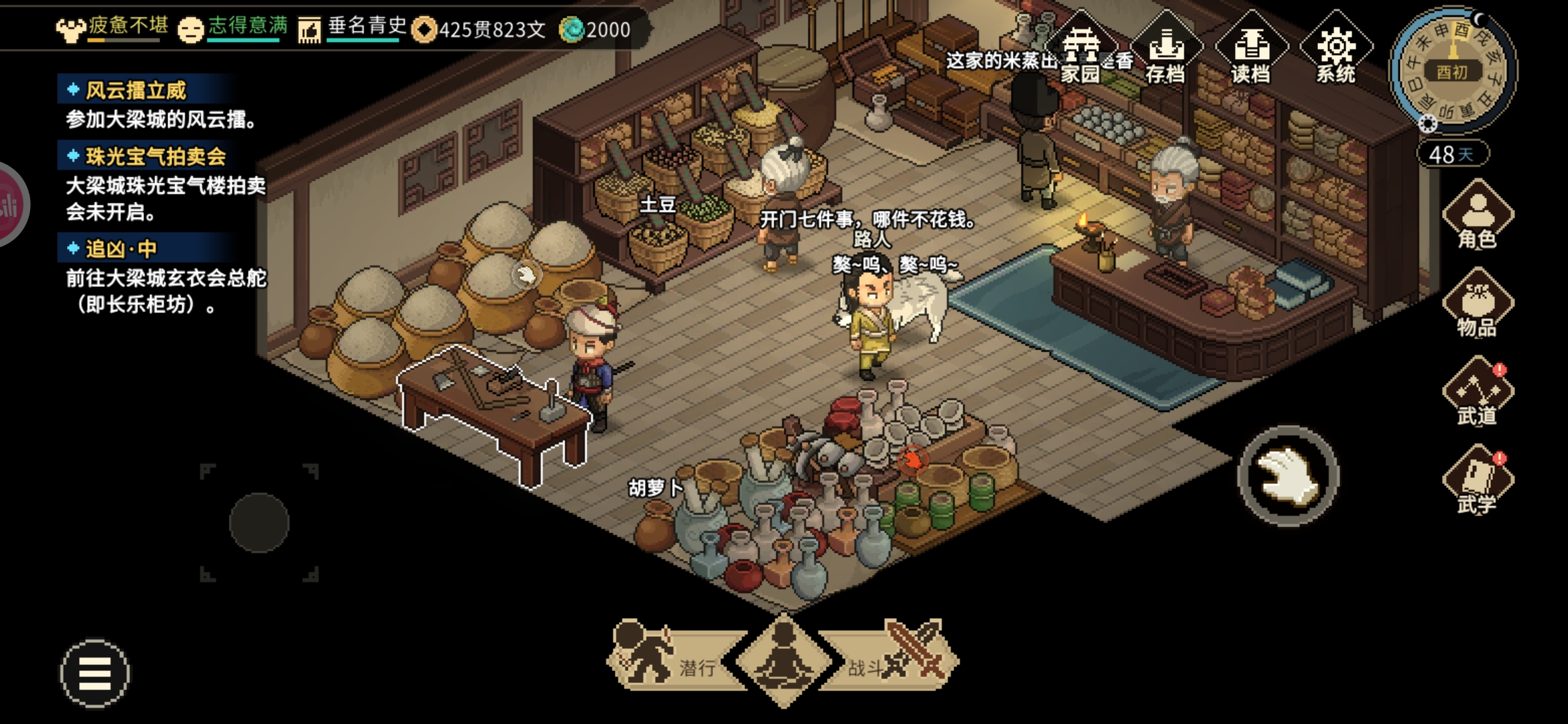This screenshot has height=724, width=1568.
Task: Open the 系统 system settings
Action: coord(1335,52)
